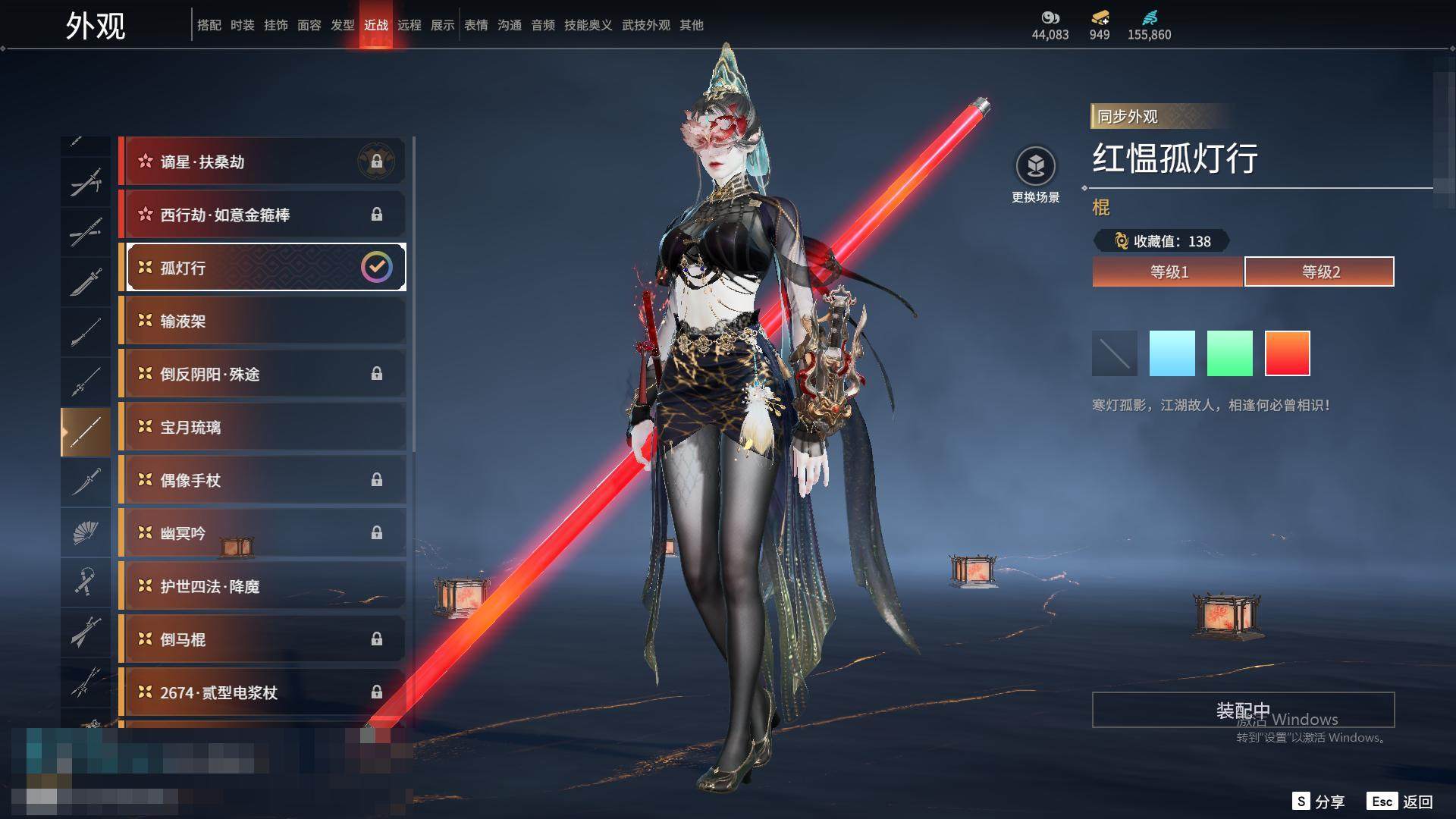Apply the cyan blue color swatch
Image resolution: width=1456 pixels, height=819 pixels.
[x=1172, y=353]
